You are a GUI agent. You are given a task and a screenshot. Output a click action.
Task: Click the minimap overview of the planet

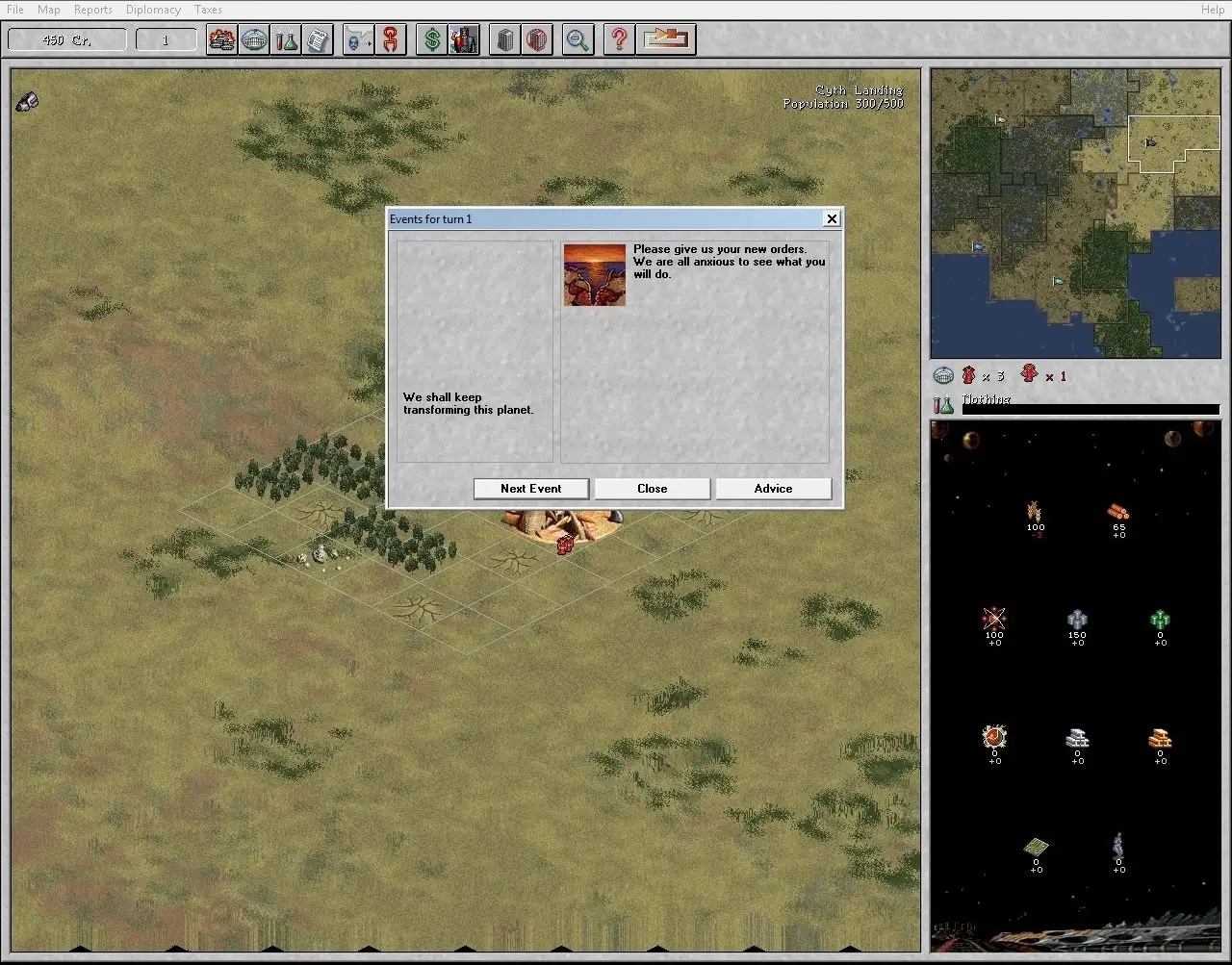1075,213
